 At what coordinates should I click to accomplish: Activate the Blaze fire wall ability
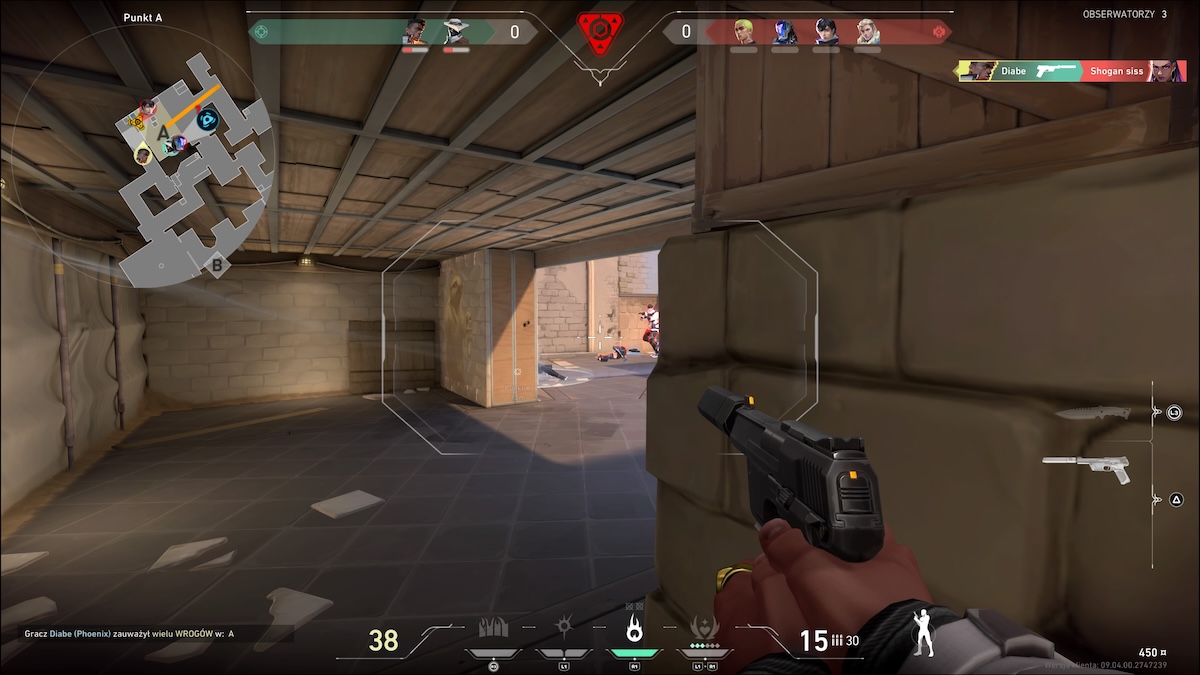coord(493,629)
